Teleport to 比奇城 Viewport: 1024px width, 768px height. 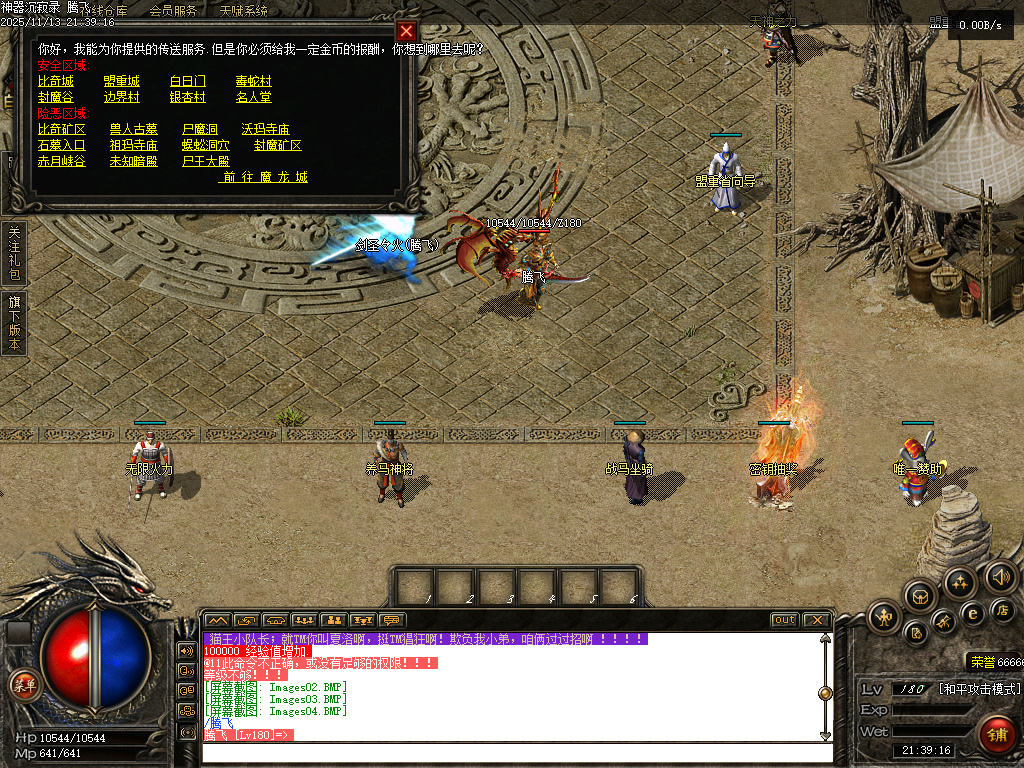[x=55, y=81]
